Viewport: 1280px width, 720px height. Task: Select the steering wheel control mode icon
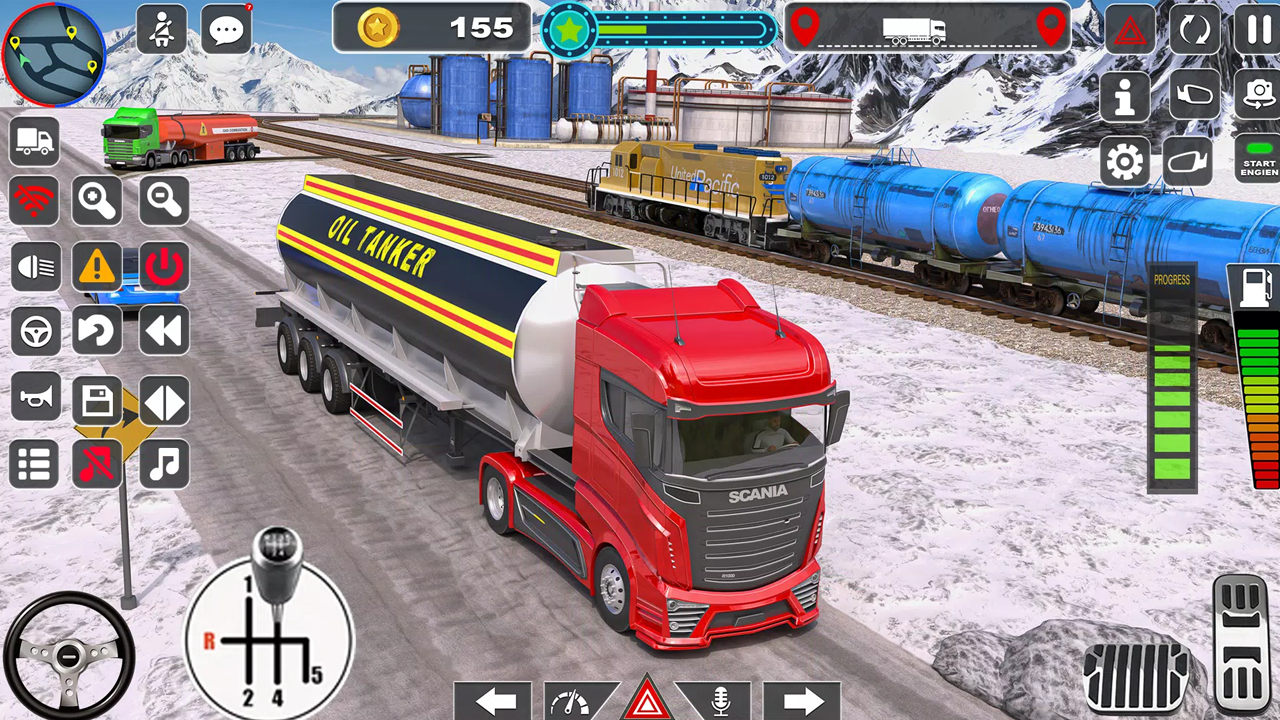click(35, 331)
